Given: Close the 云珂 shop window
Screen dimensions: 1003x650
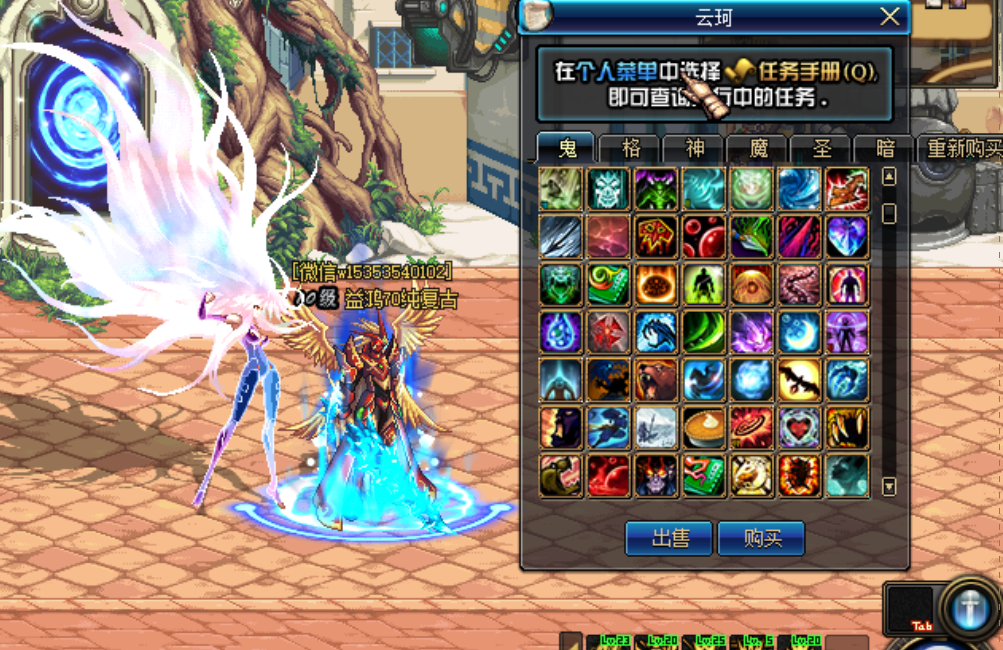Looking at the screenshot, I should click(890, 17).
